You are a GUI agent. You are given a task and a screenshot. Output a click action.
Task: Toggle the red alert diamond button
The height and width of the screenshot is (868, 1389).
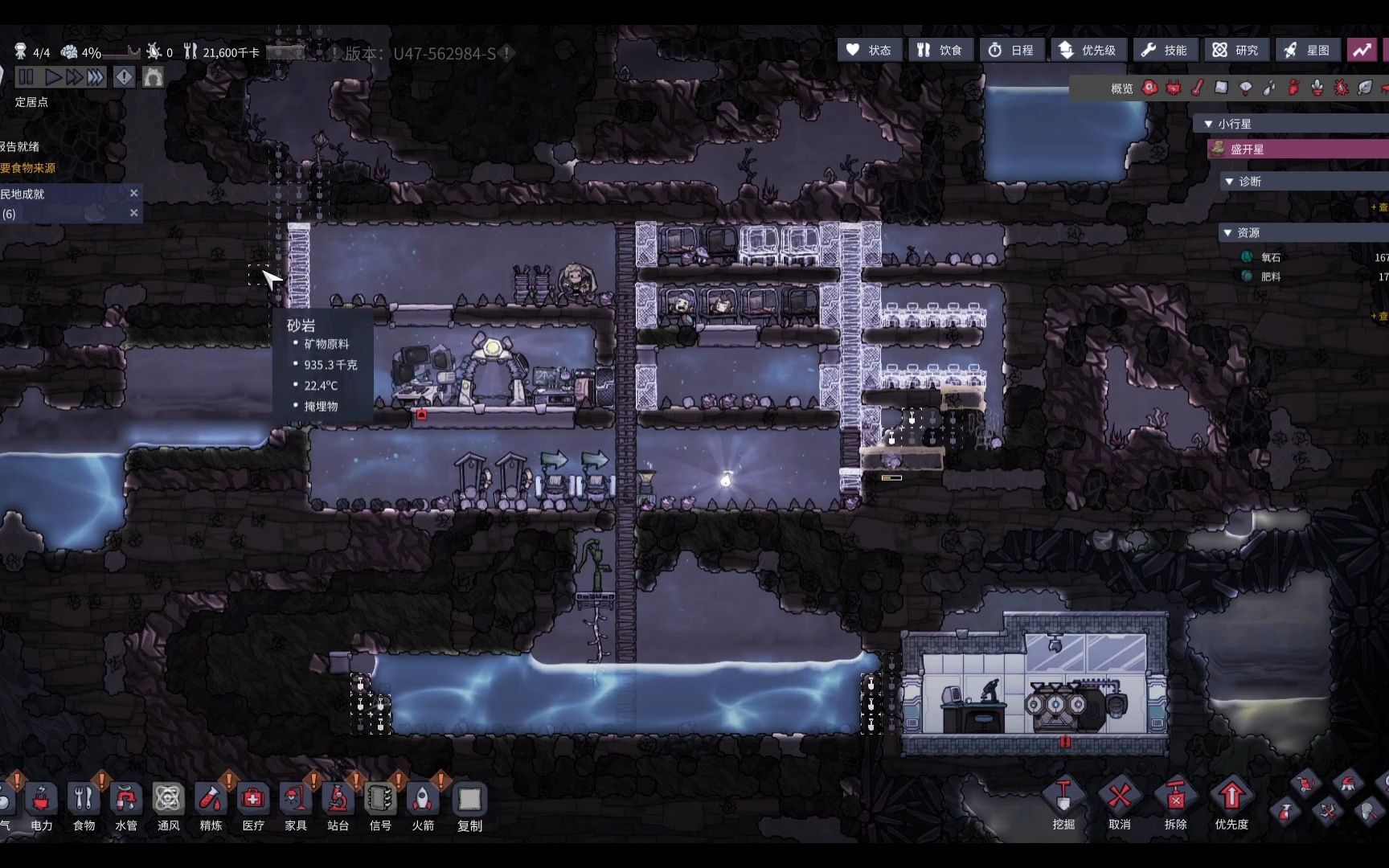click(124, 77)
